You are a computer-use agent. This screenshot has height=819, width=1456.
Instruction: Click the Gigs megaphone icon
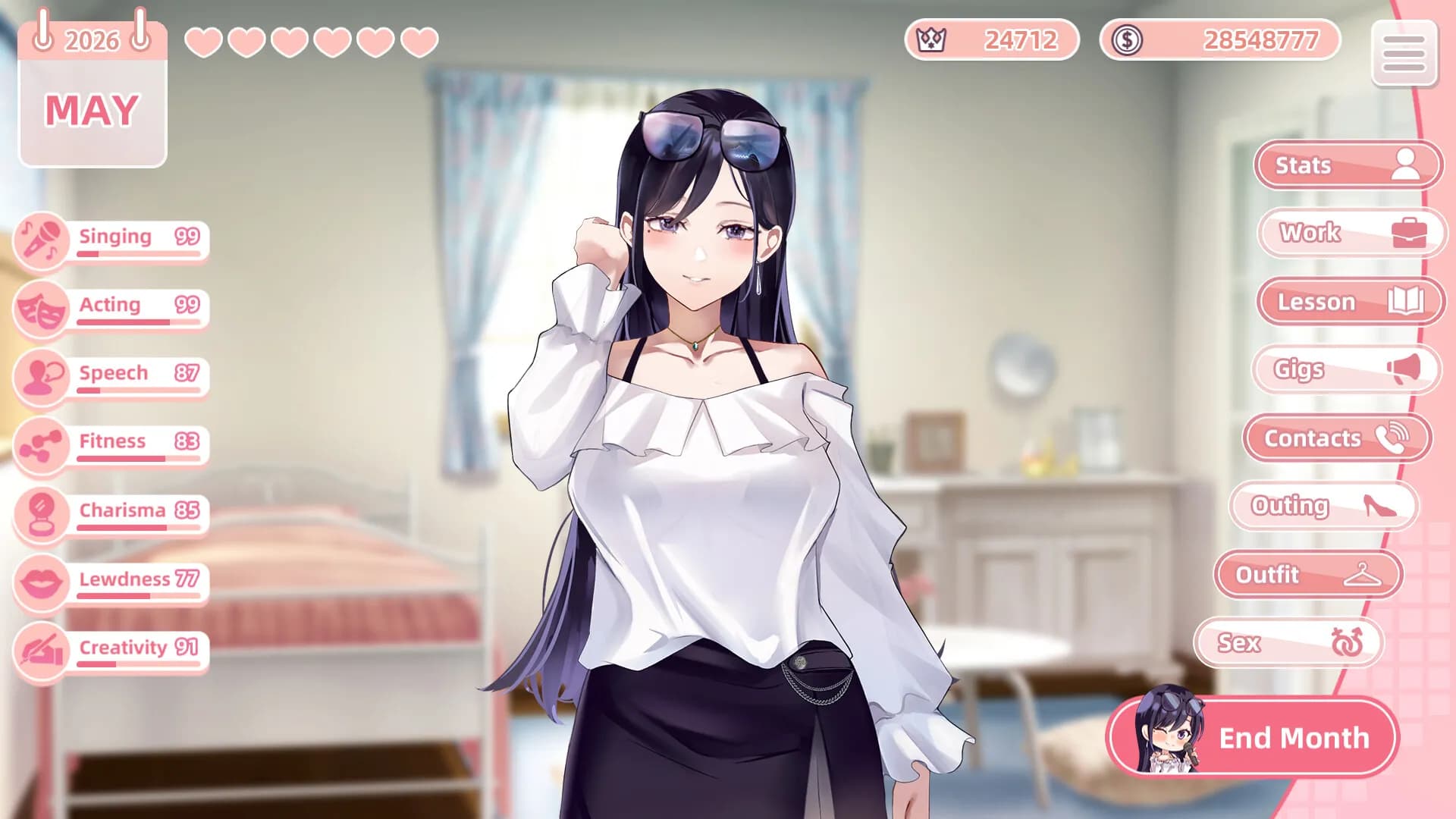pyautogui.click(x=1407, y=369)
